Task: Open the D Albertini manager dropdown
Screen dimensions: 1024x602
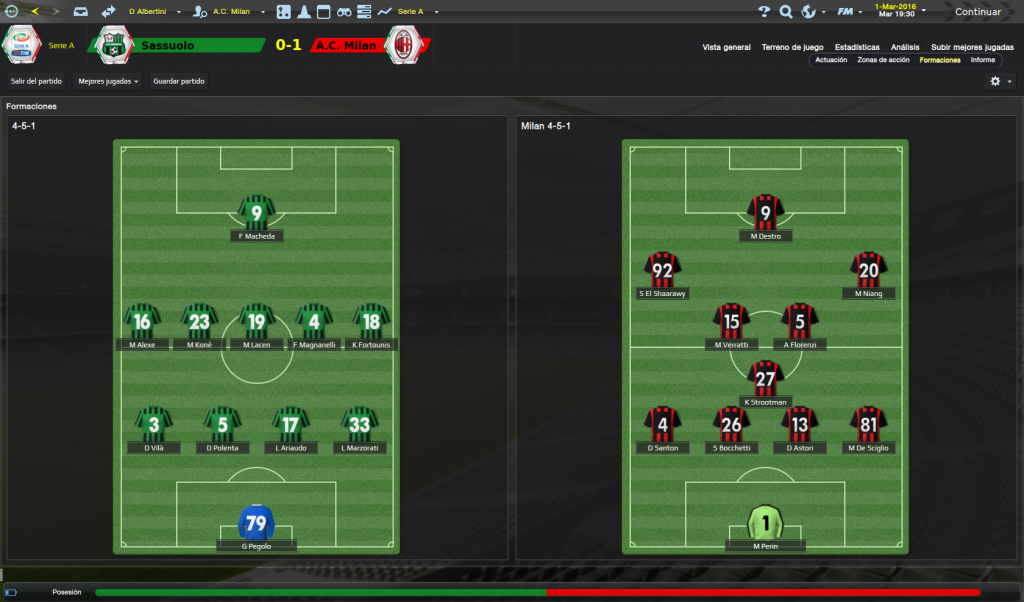Action: click(153, 12)
